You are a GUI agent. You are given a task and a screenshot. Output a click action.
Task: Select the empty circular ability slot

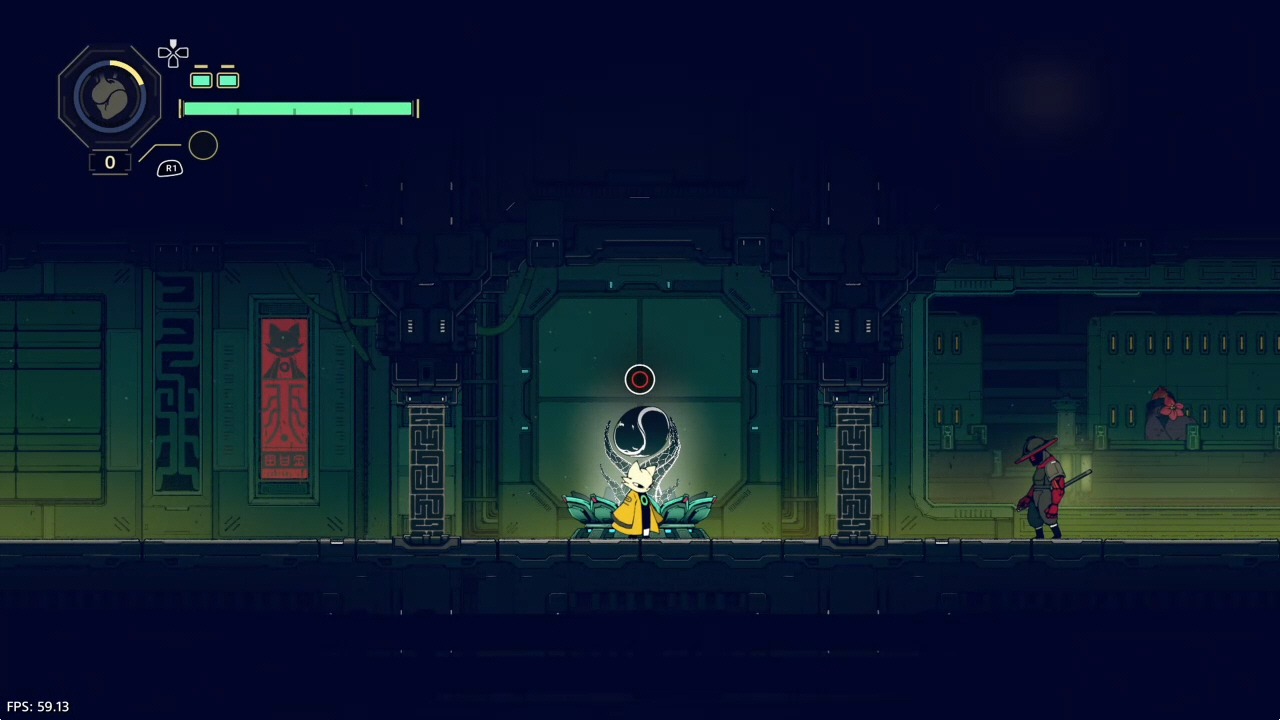203,146
